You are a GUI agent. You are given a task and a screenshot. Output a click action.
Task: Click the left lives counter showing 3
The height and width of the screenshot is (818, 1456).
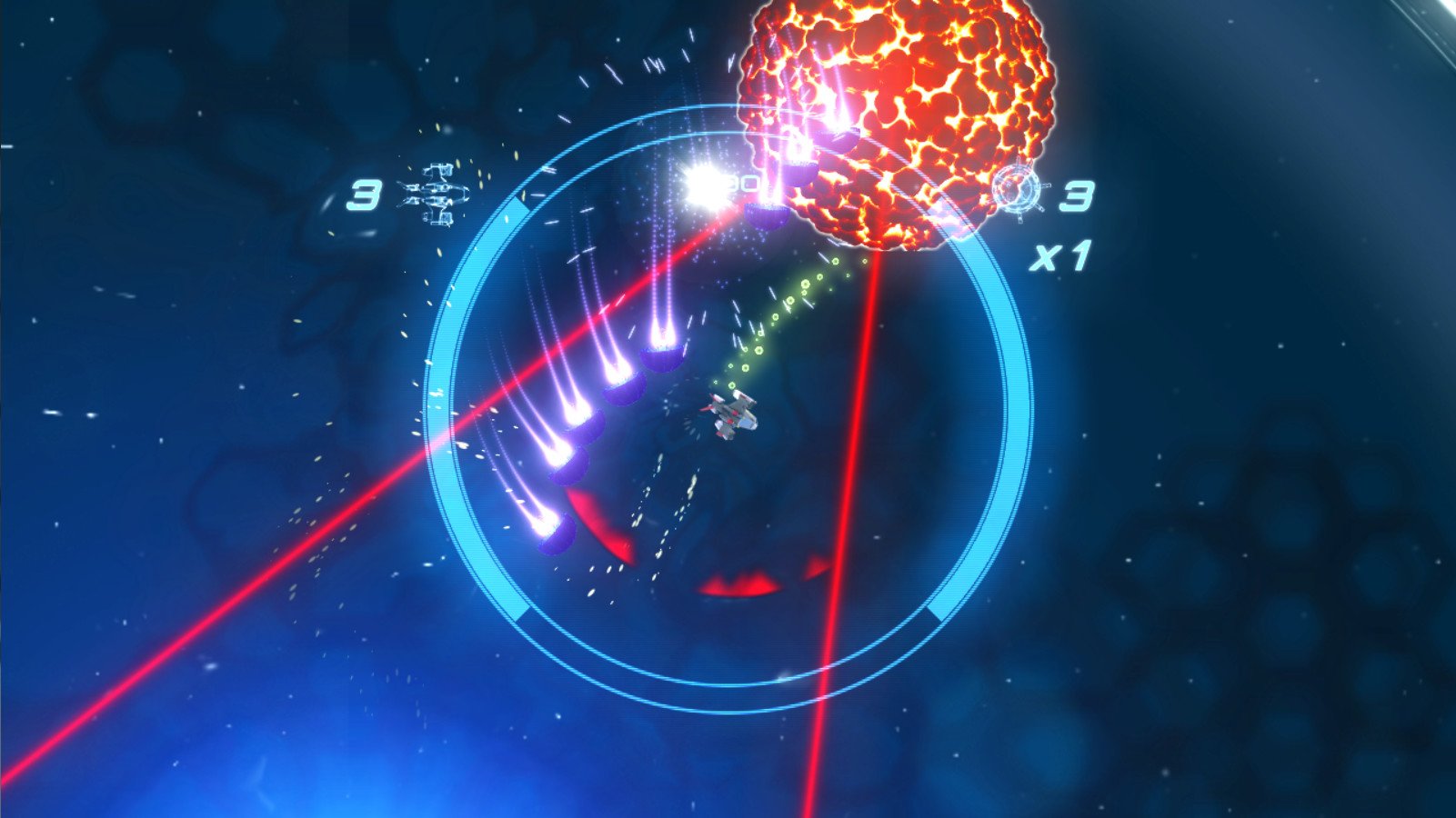(363, 195)
